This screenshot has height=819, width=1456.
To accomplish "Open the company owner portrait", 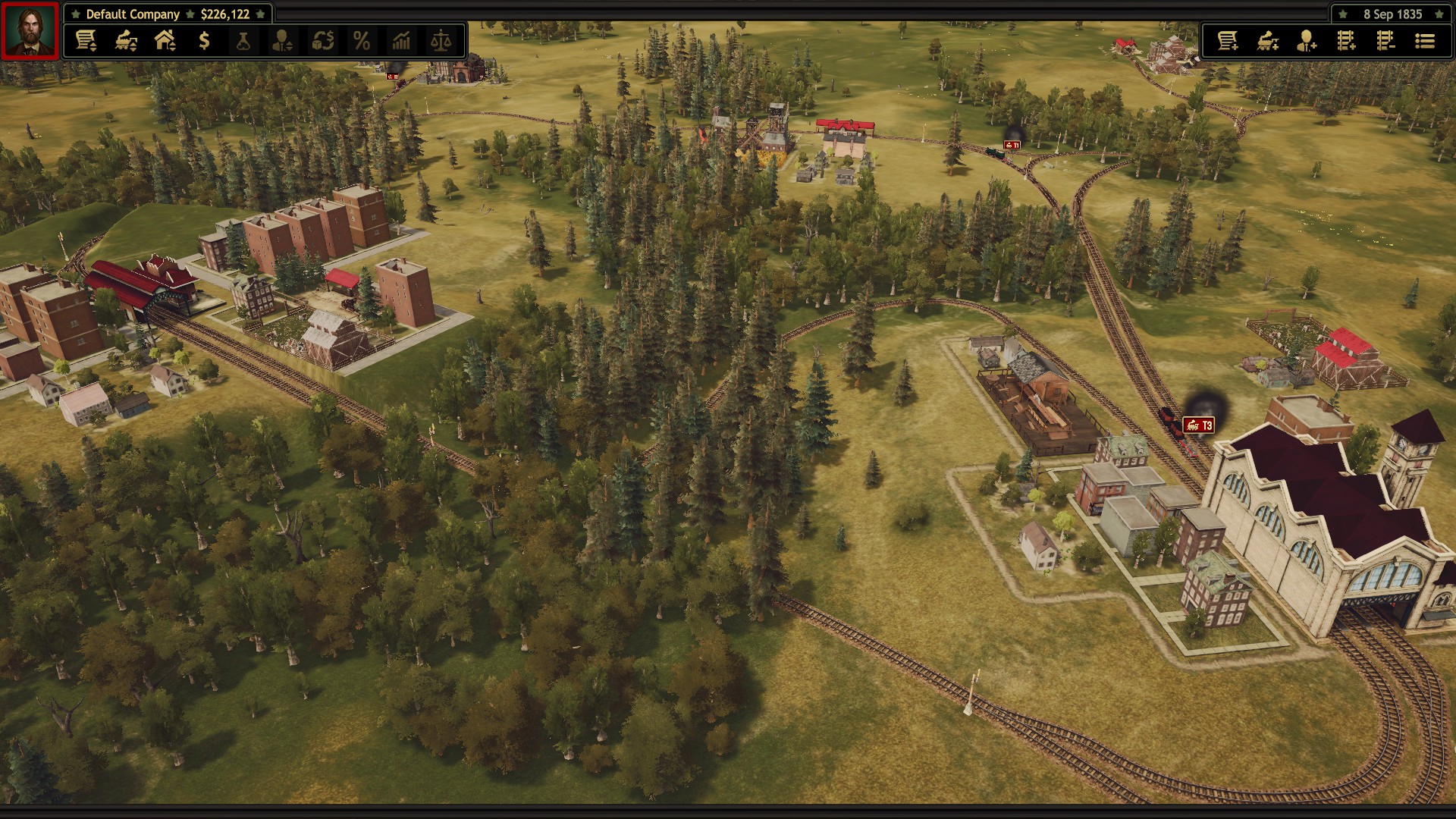I will 30,30.
